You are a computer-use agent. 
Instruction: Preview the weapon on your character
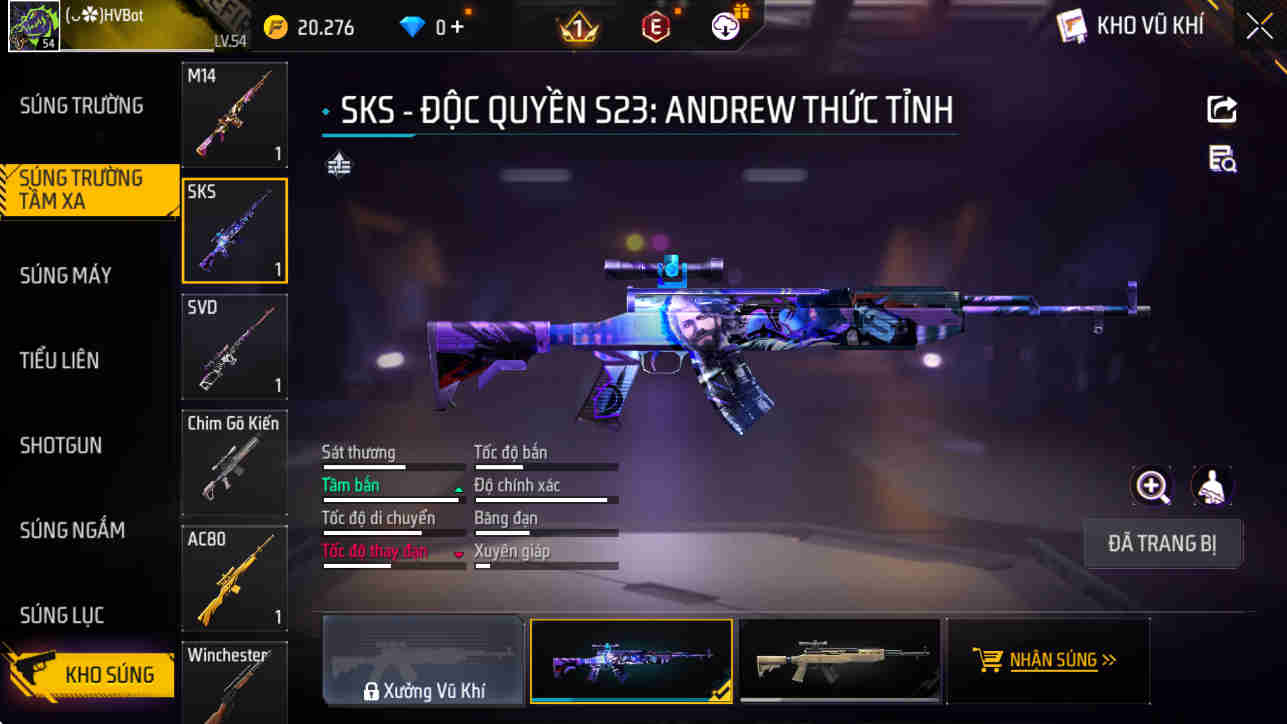tap(1209, 489)
